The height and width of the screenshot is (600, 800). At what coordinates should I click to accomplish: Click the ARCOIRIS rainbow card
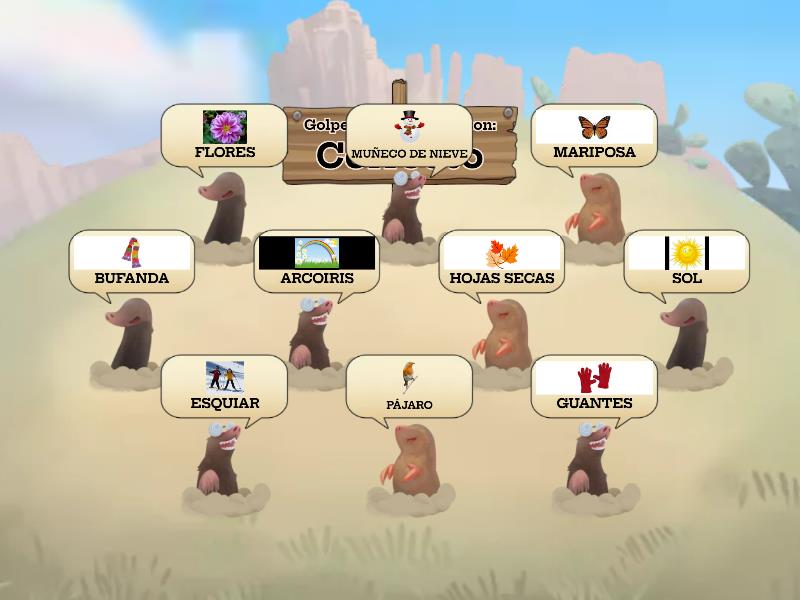[316, 262]
